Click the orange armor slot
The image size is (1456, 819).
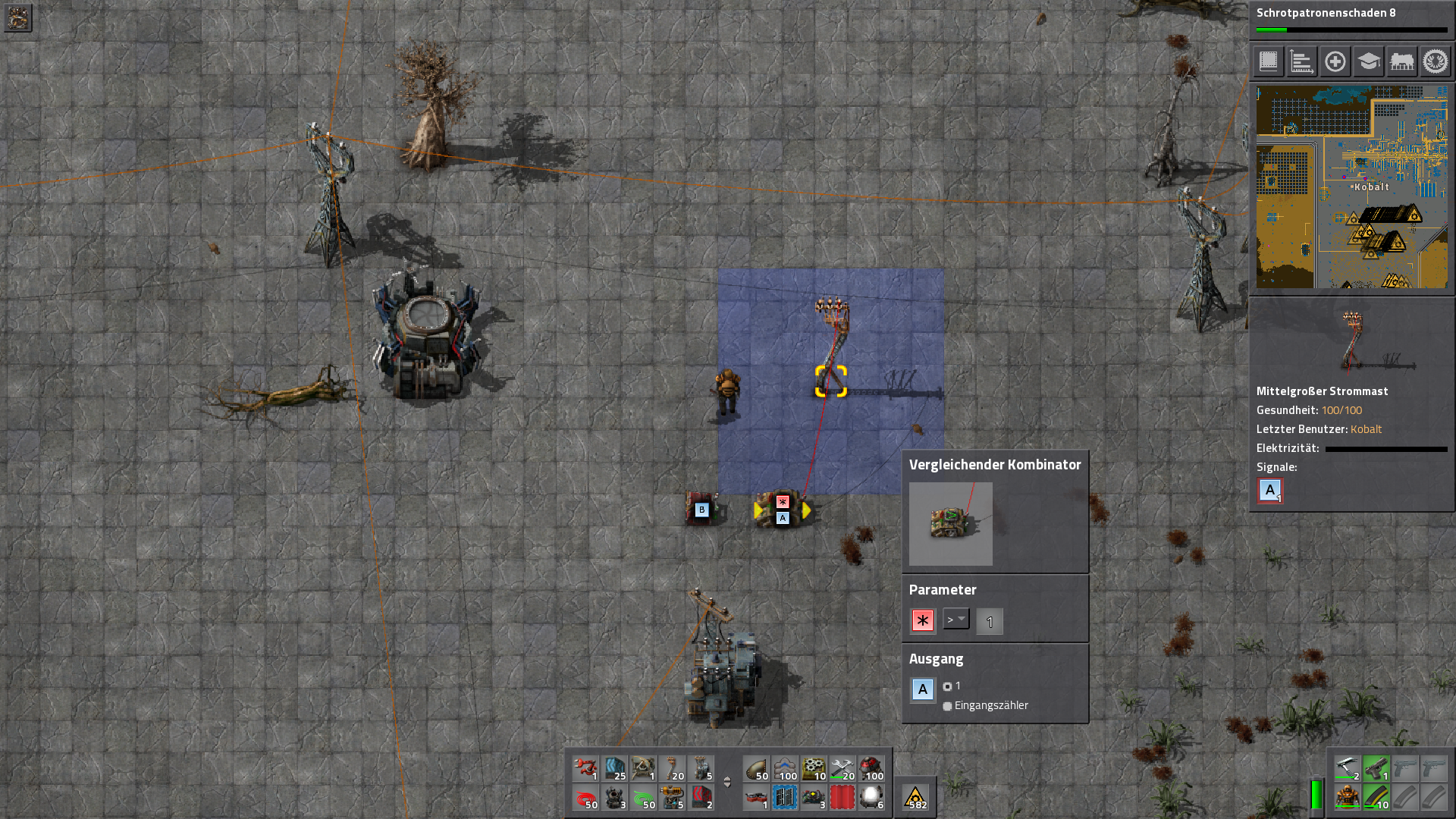[1348, 797]
